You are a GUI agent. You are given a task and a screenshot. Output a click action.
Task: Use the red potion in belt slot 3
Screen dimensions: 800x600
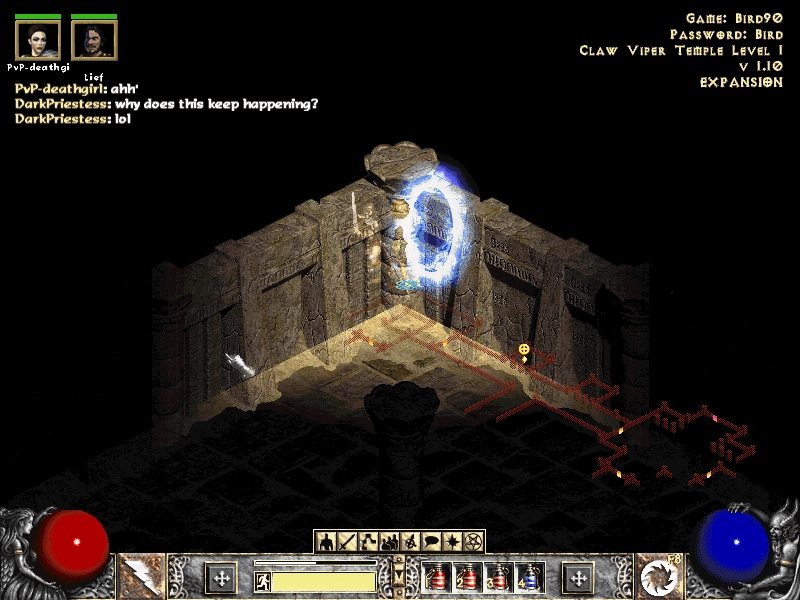pyautogui.click(x=498, y=578)
